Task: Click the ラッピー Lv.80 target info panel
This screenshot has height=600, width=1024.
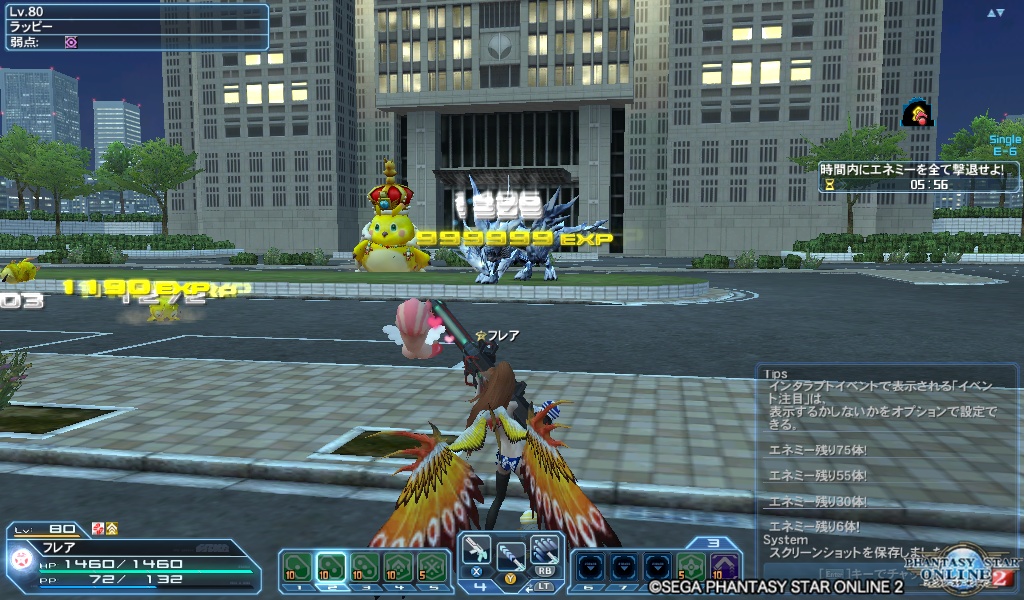Action: coord(135,27)
